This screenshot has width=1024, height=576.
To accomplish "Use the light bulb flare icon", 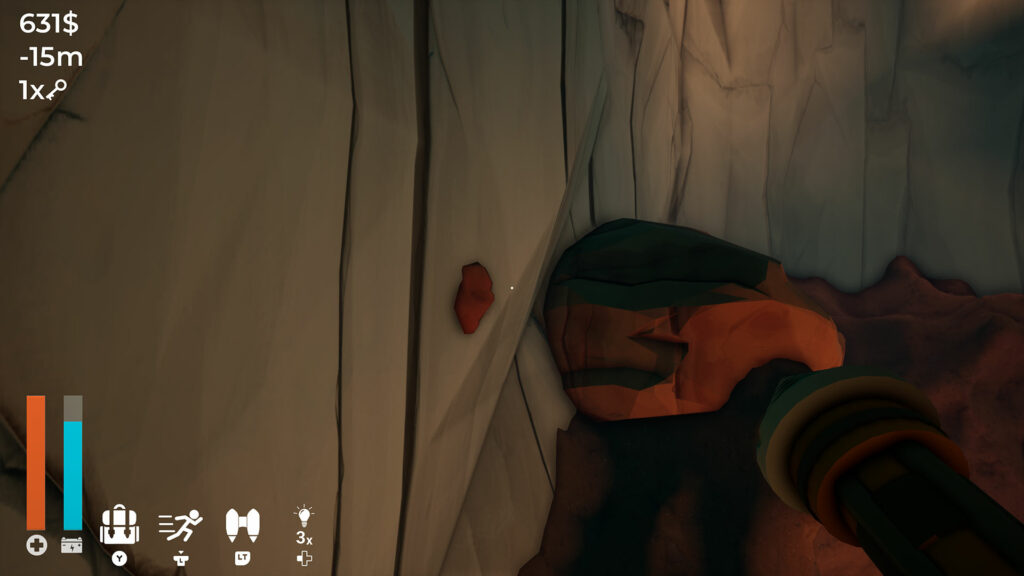I will coord(303,517).
